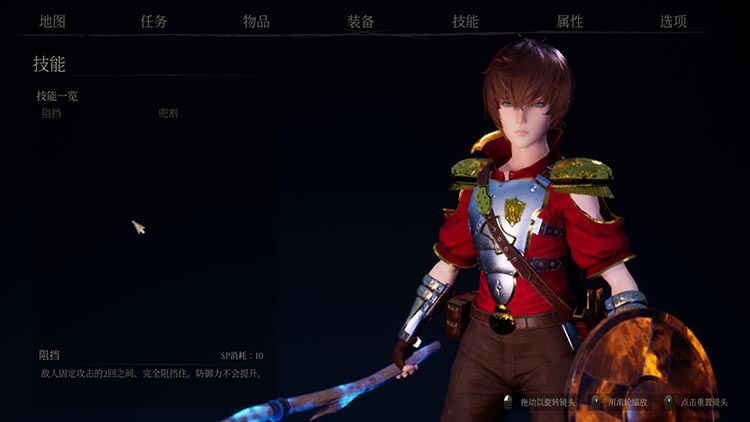750x422 pixels.
Task: Go to the 装备 (Equipment) tab
Action: [361, 21]
